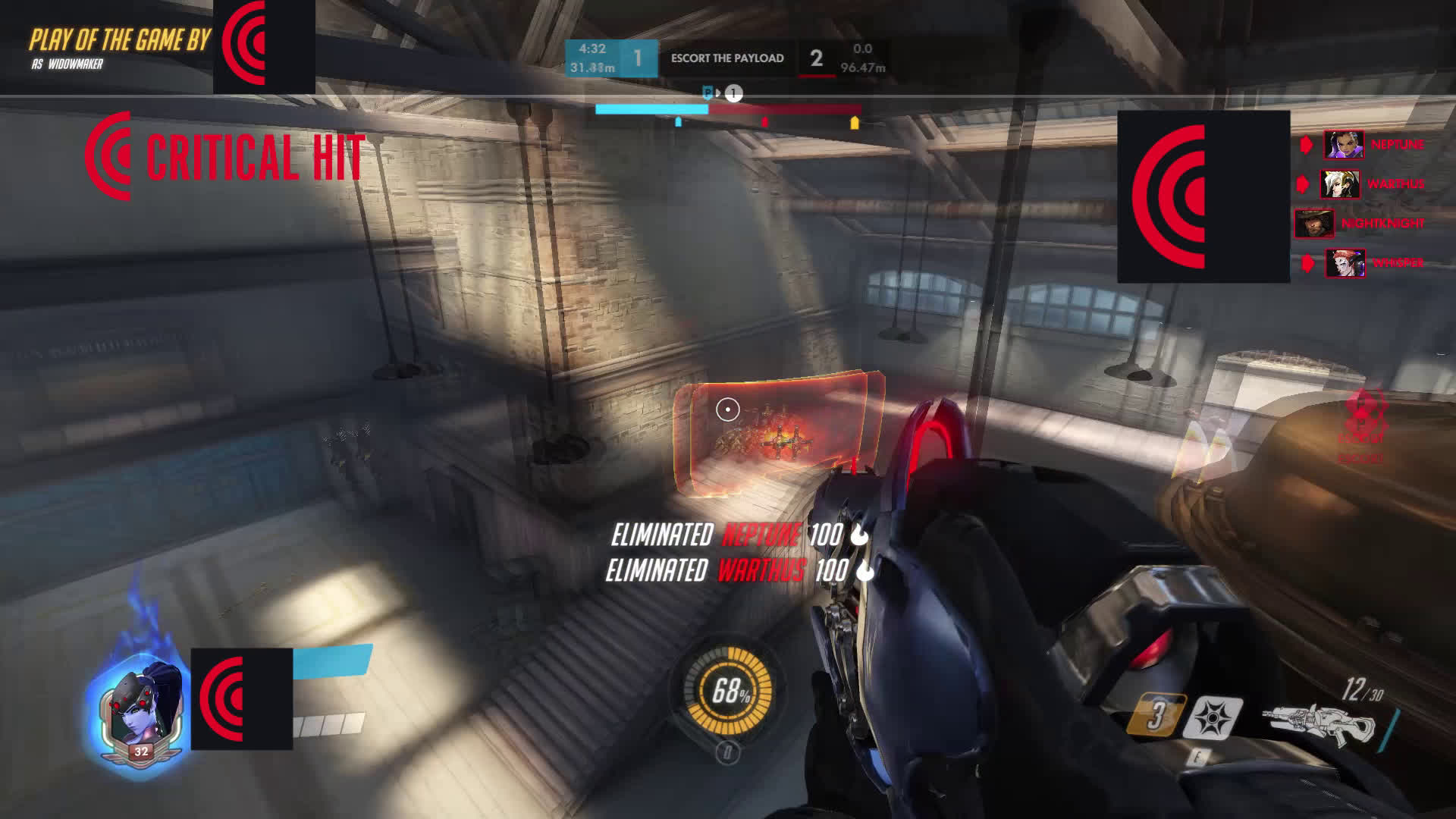Select Whisper's Moira portrait in kill feed
The height and width of the screenshot is (819, 1456).
1345,263
